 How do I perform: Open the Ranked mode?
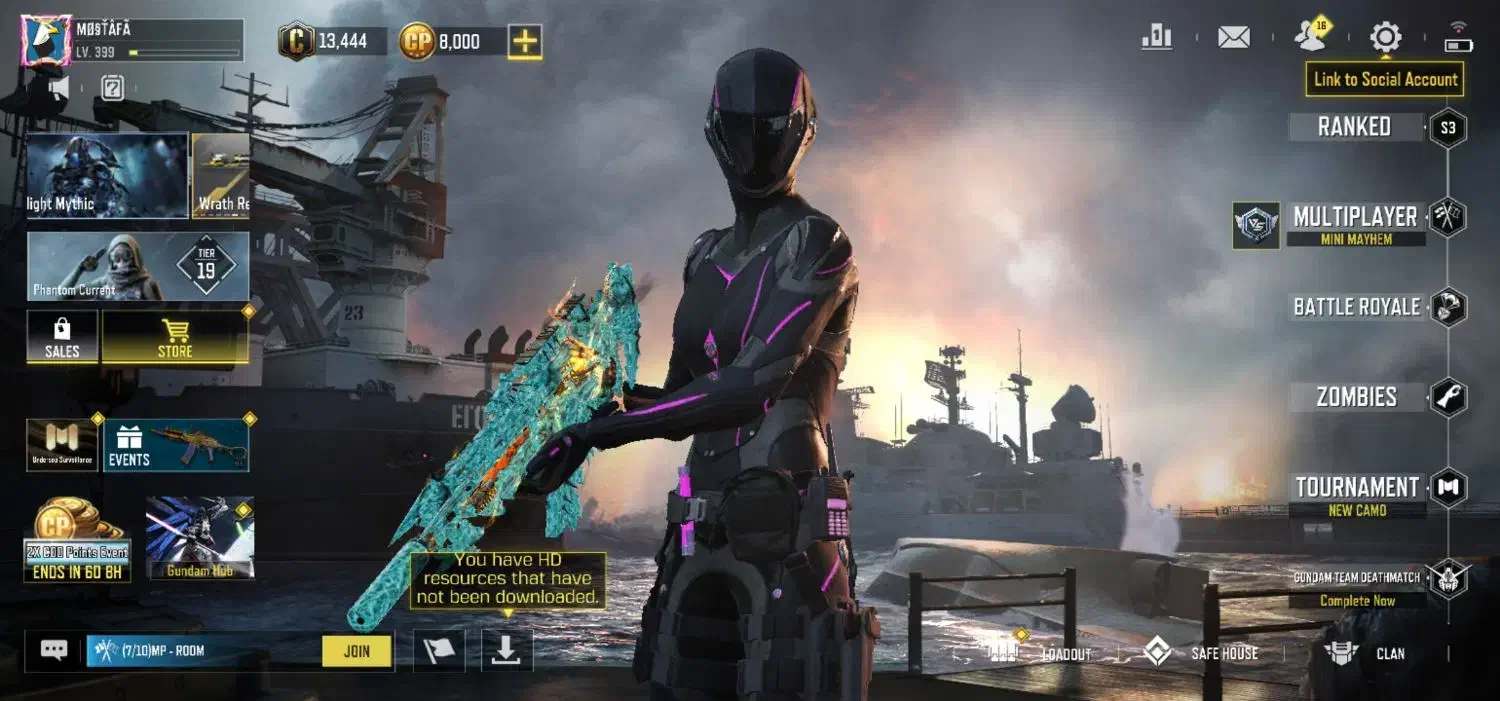(x=1355, y=127)
